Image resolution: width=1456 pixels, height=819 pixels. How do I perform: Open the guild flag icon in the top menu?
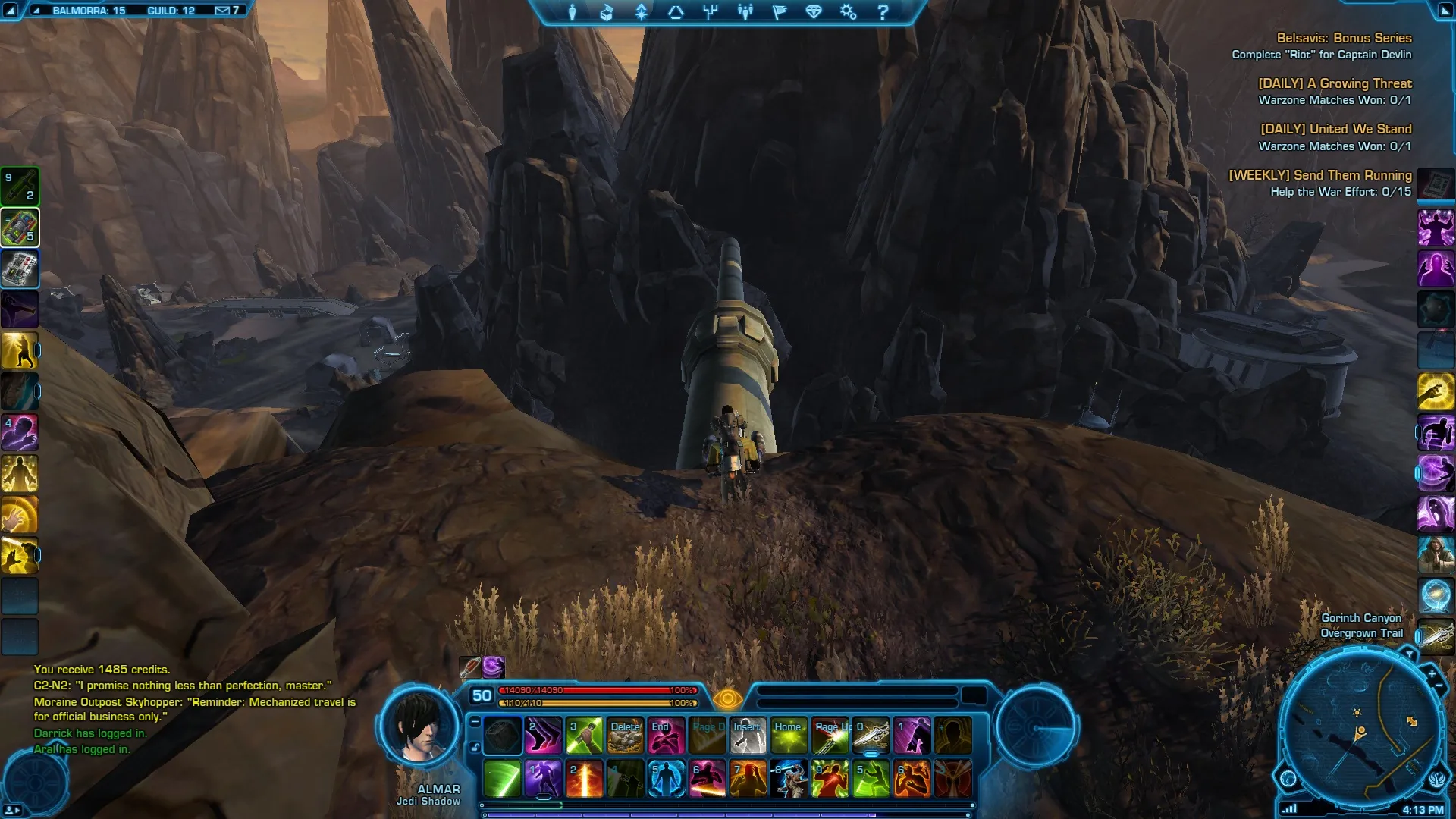tap(780, 12)
